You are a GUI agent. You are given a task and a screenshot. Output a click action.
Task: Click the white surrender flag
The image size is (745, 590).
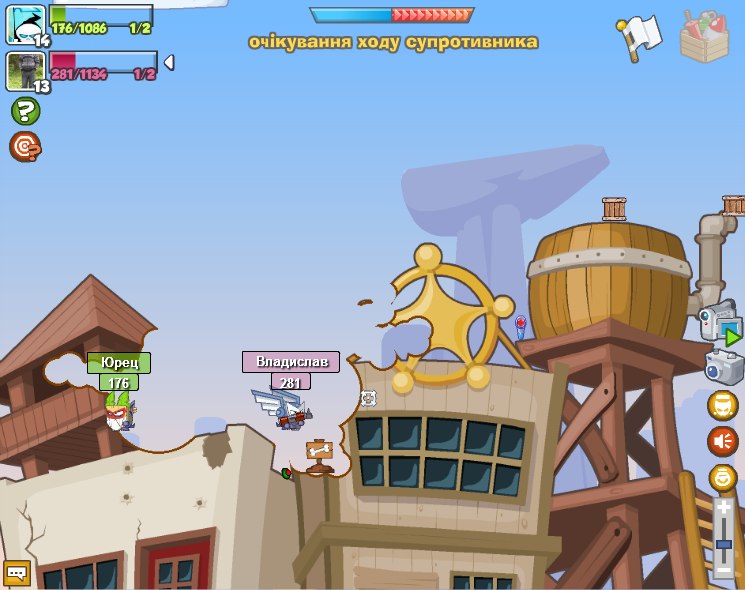[x=640, y=36]
